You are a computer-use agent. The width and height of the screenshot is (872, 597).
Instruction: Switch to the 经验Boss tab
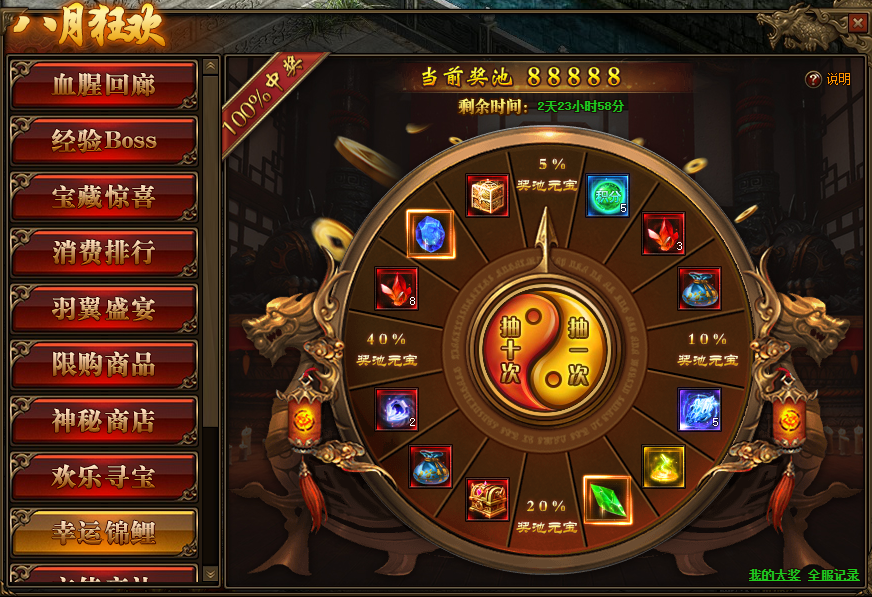(103, 141)
